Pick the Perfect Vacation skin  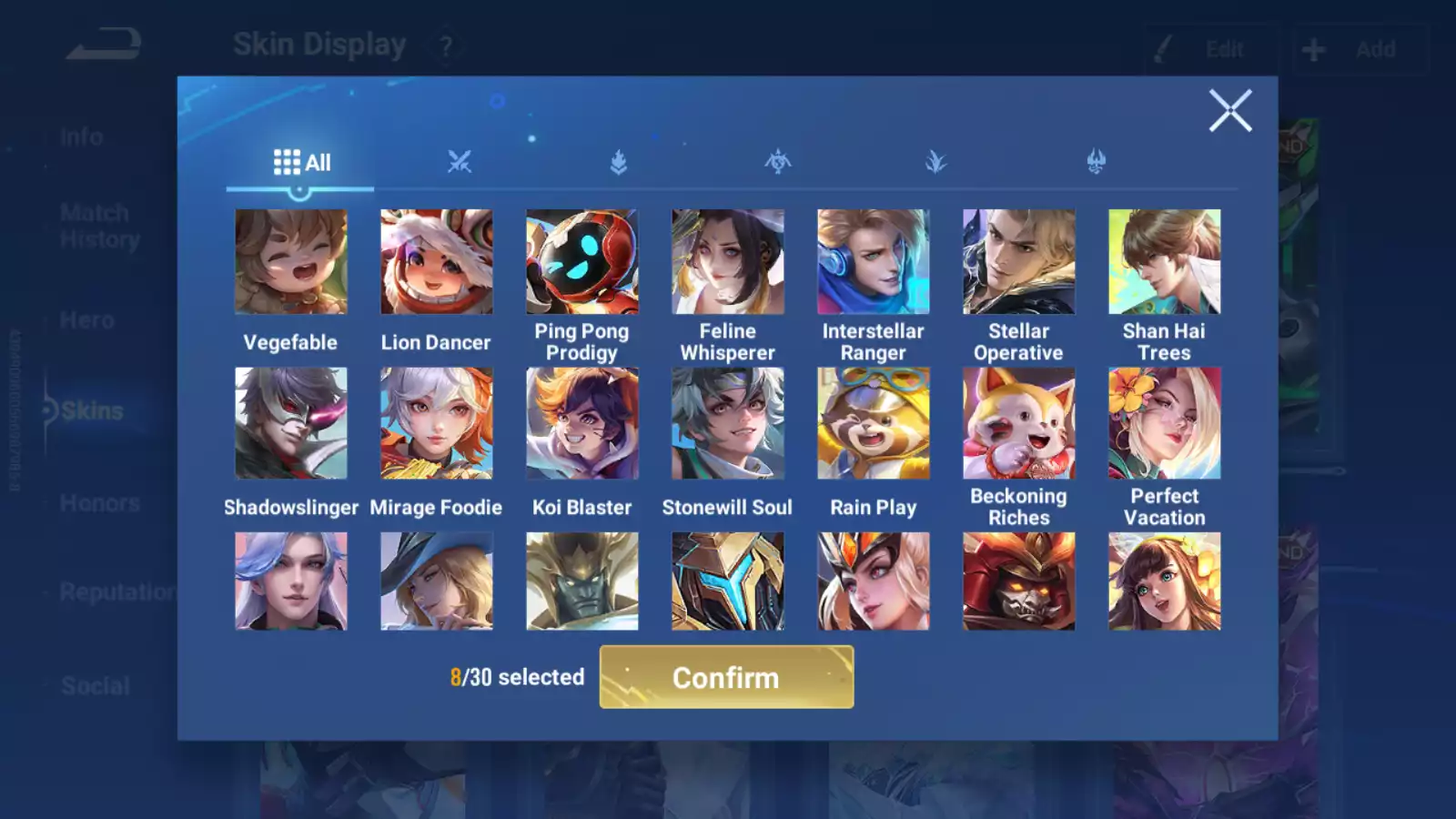(x=1165, y=422)
